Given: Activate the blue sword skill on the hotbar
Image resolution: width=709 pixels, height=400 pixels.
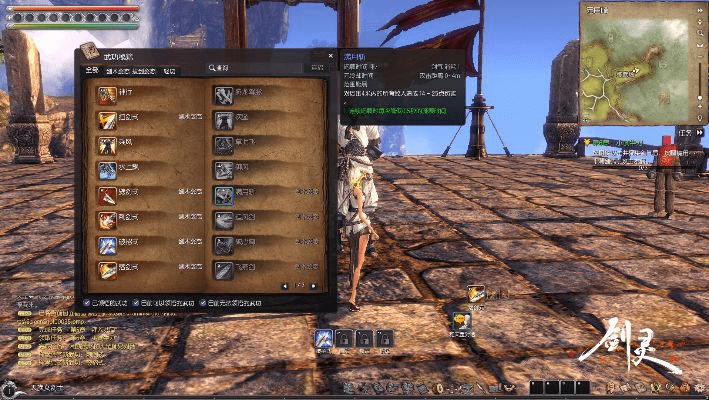Looking at the screenshot, I should click(x=323, y=338).
